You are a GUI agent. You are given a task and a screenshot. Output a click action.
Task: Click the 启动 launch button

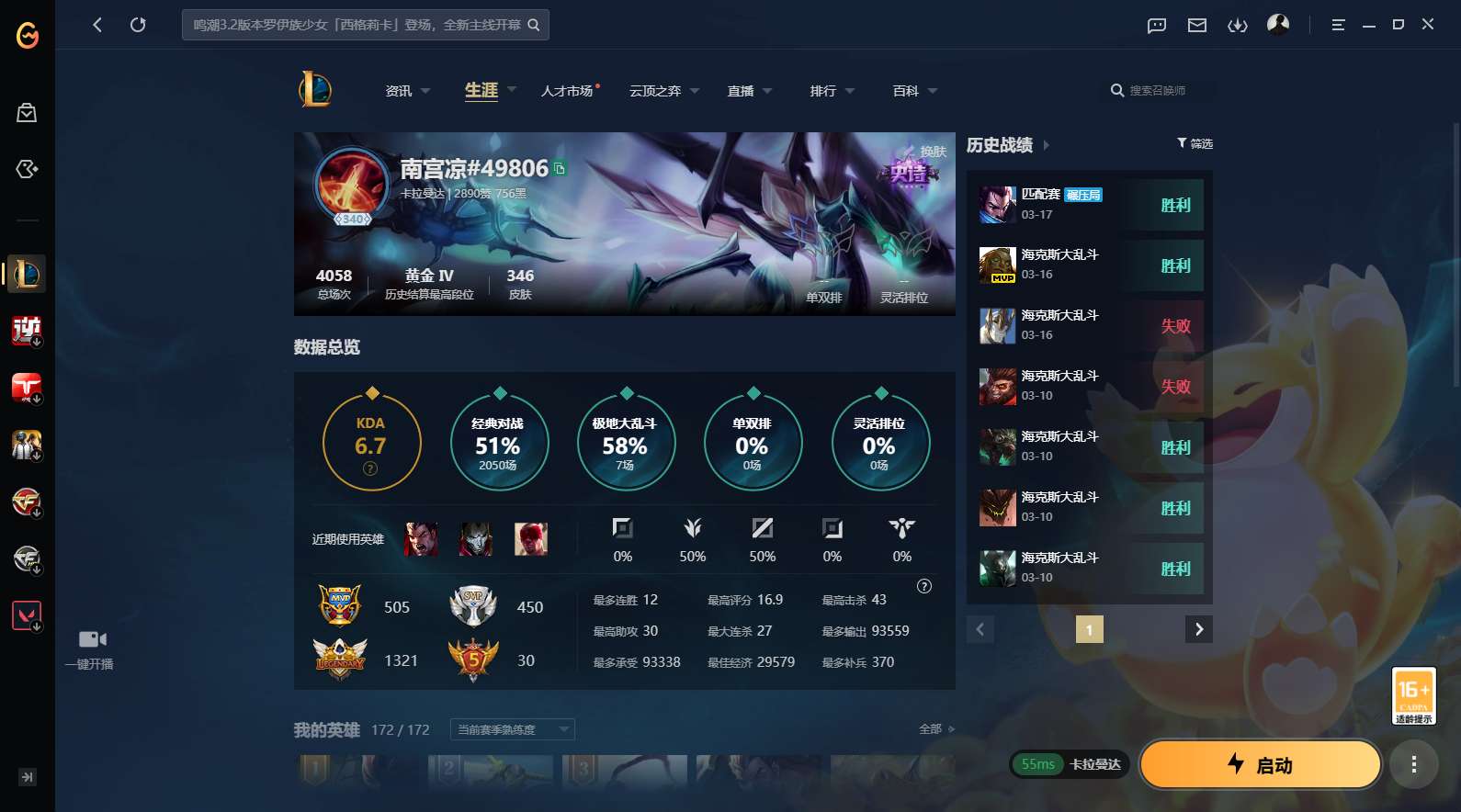click(1260, 764)
